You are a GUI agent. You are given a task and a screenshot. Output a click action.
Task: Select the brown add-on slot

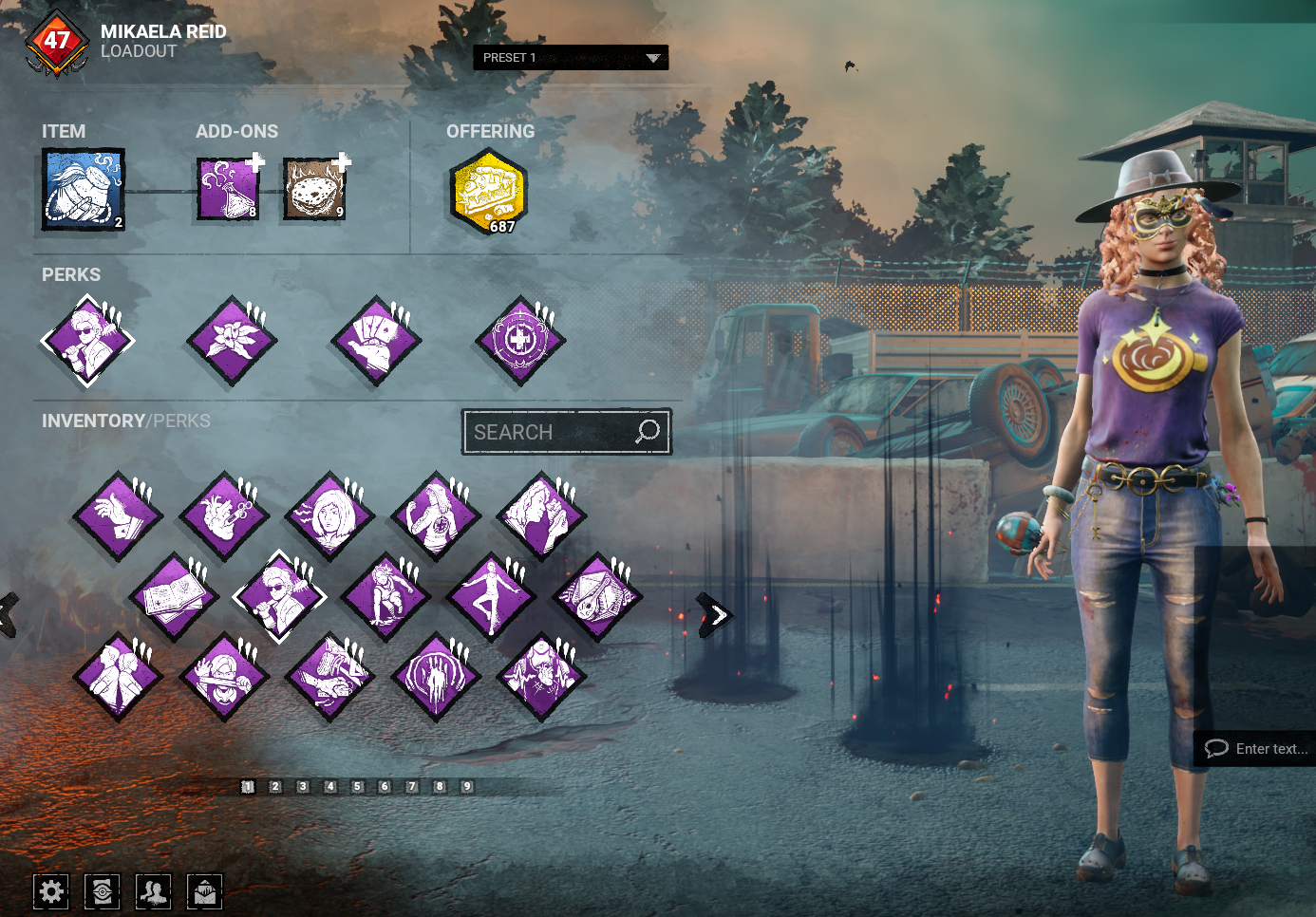(x=314, y=189)
